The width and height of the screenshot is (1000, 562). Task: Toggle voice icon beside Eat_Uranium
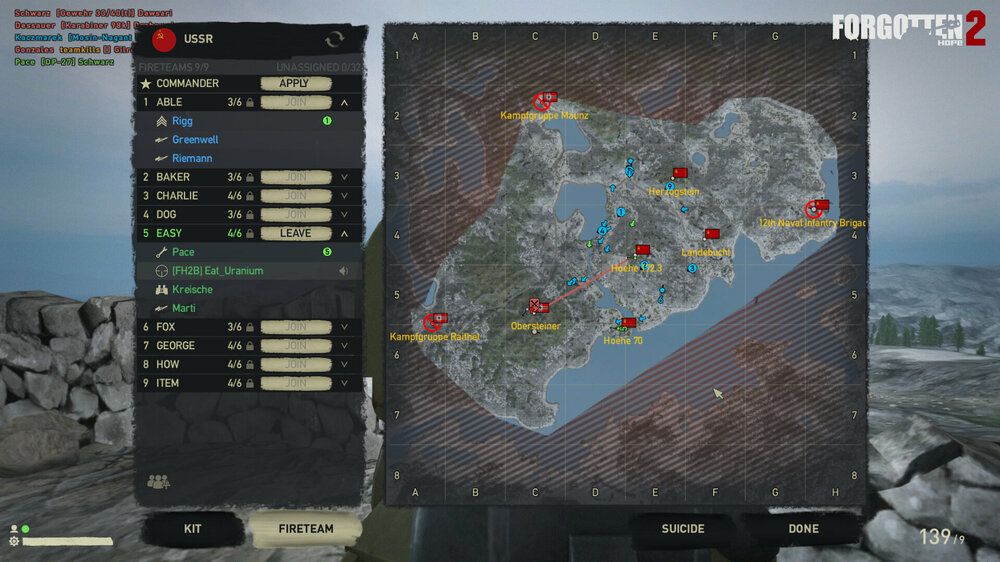point(343,271)
